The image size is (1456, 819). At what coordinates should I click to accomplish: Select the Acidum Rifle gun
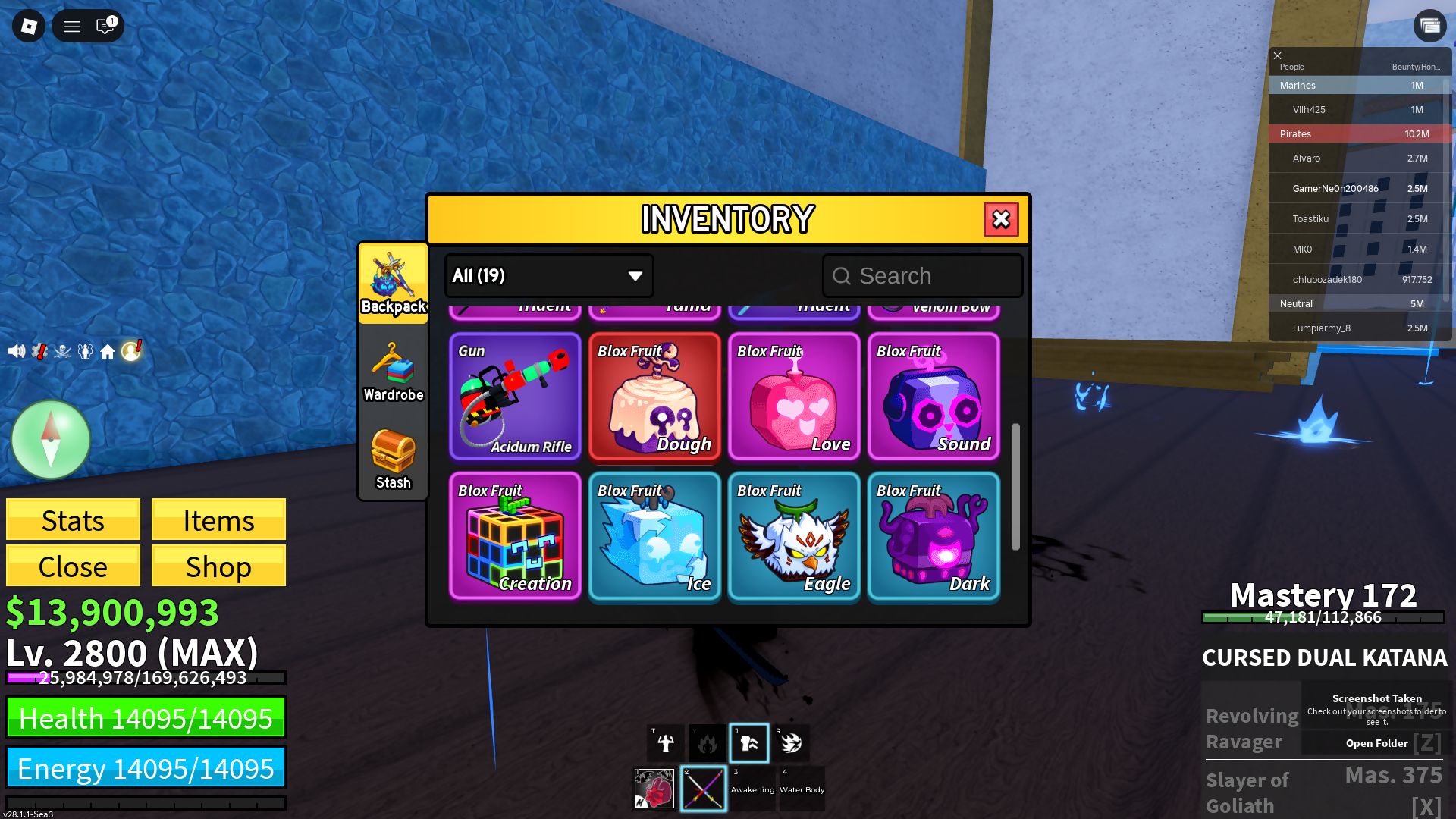(x=515, y=396)
